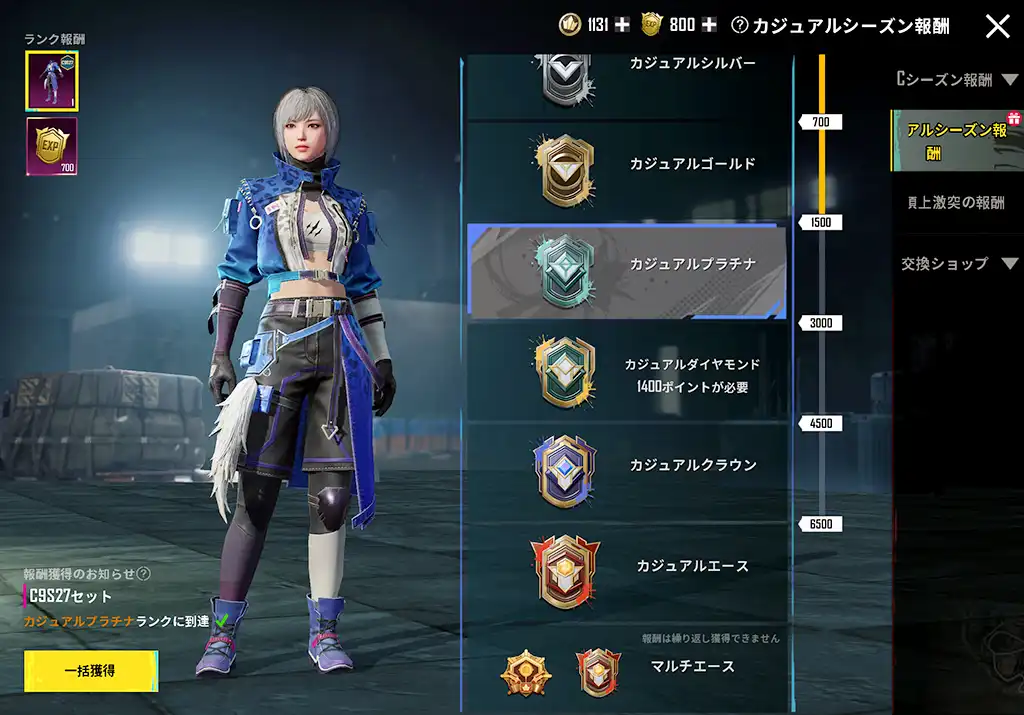Select the カジュアルシルバー rank row
Image resolution: width=1024 pixels, height=715 pixels.
tap(627, 80)
